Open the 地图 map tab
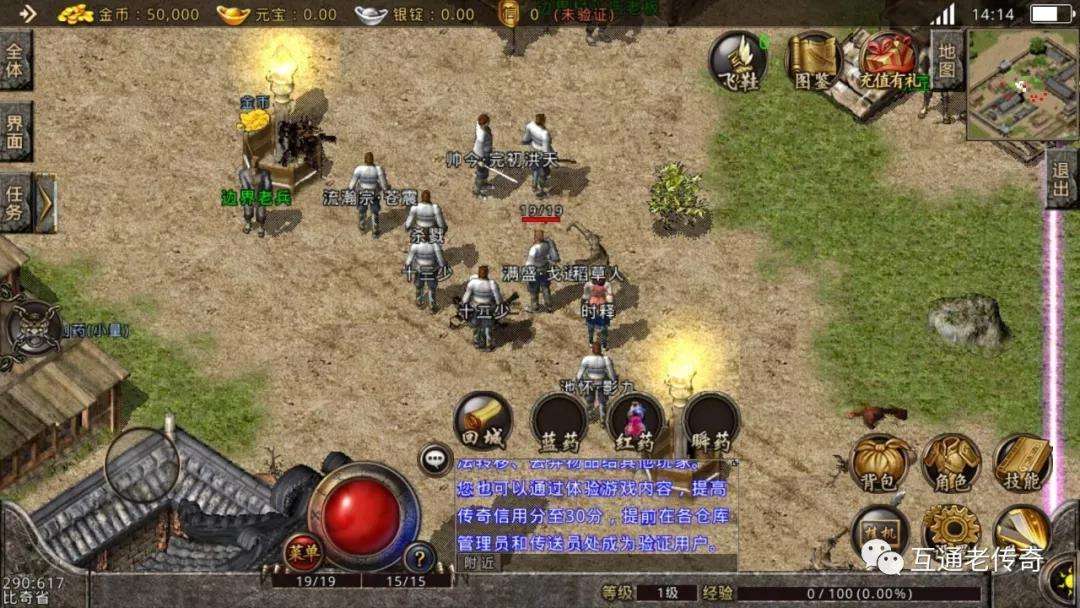Screen dimensions: 1080x608 pos(946,60)
